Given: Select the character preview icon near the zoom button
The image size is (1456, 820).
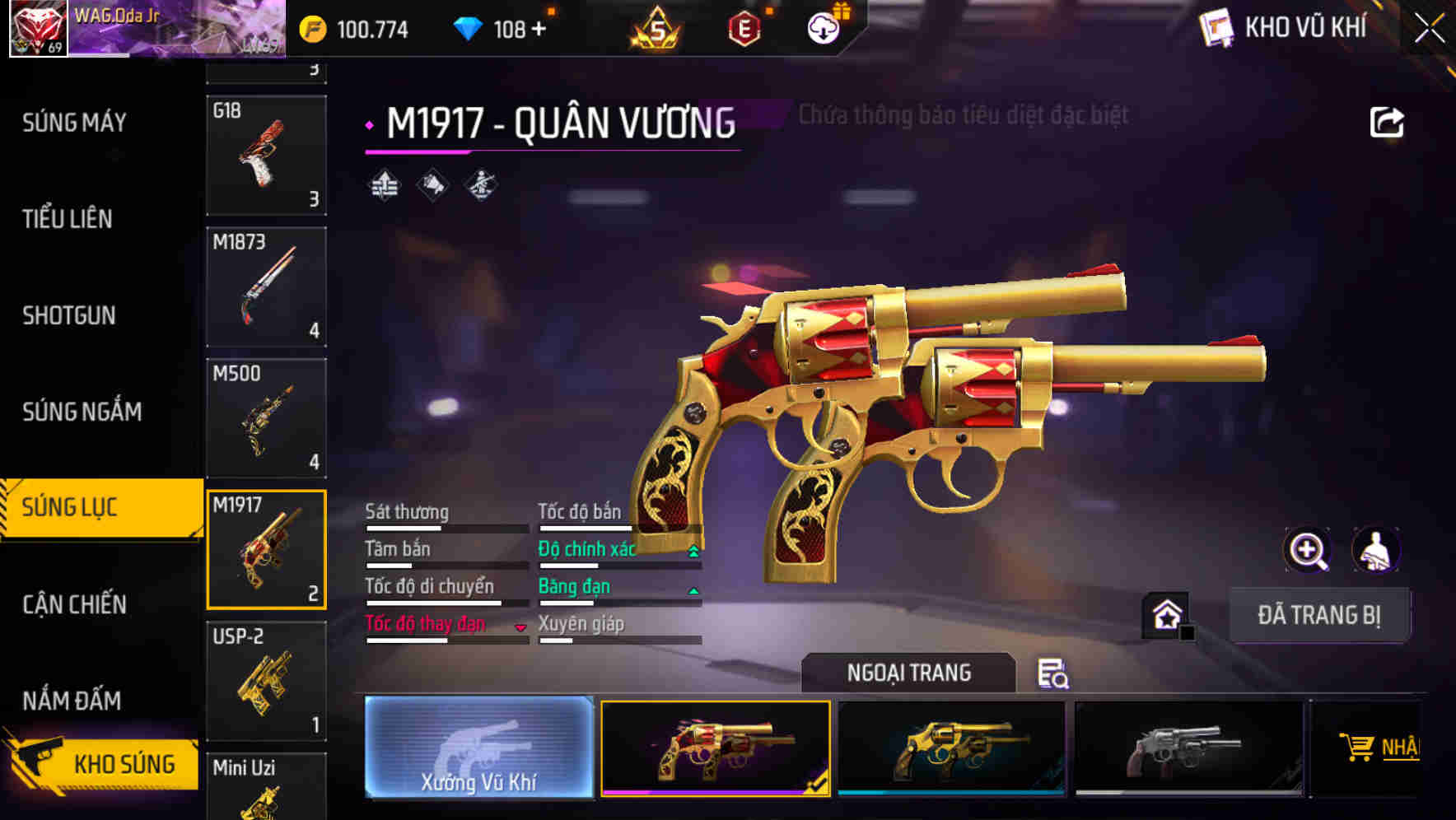Looking at the screenshot, I should click(x=1377, y=550).
